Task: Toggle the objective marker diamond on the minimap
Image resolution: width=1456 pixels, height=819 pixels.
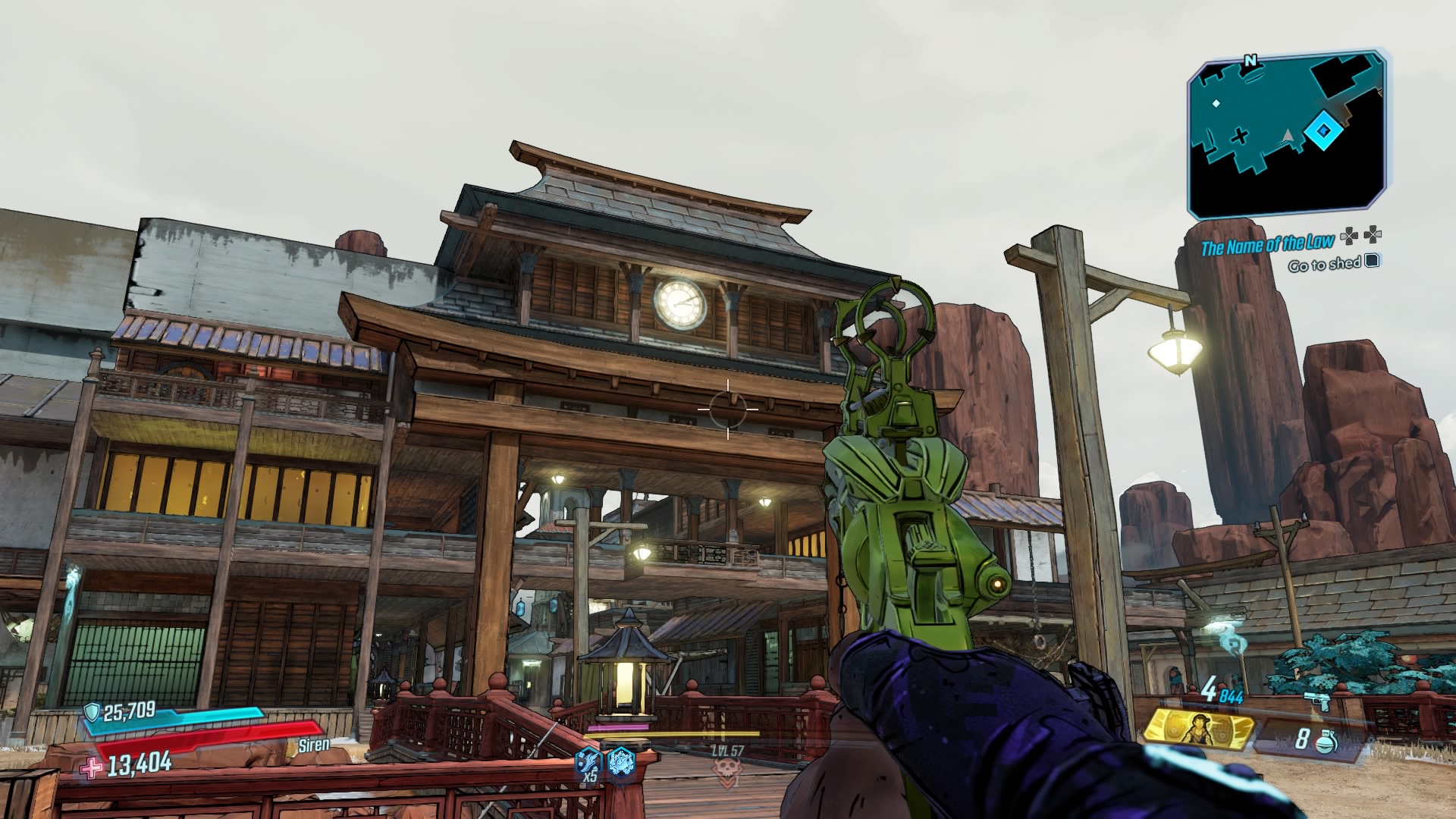Action: point(1324,130)
